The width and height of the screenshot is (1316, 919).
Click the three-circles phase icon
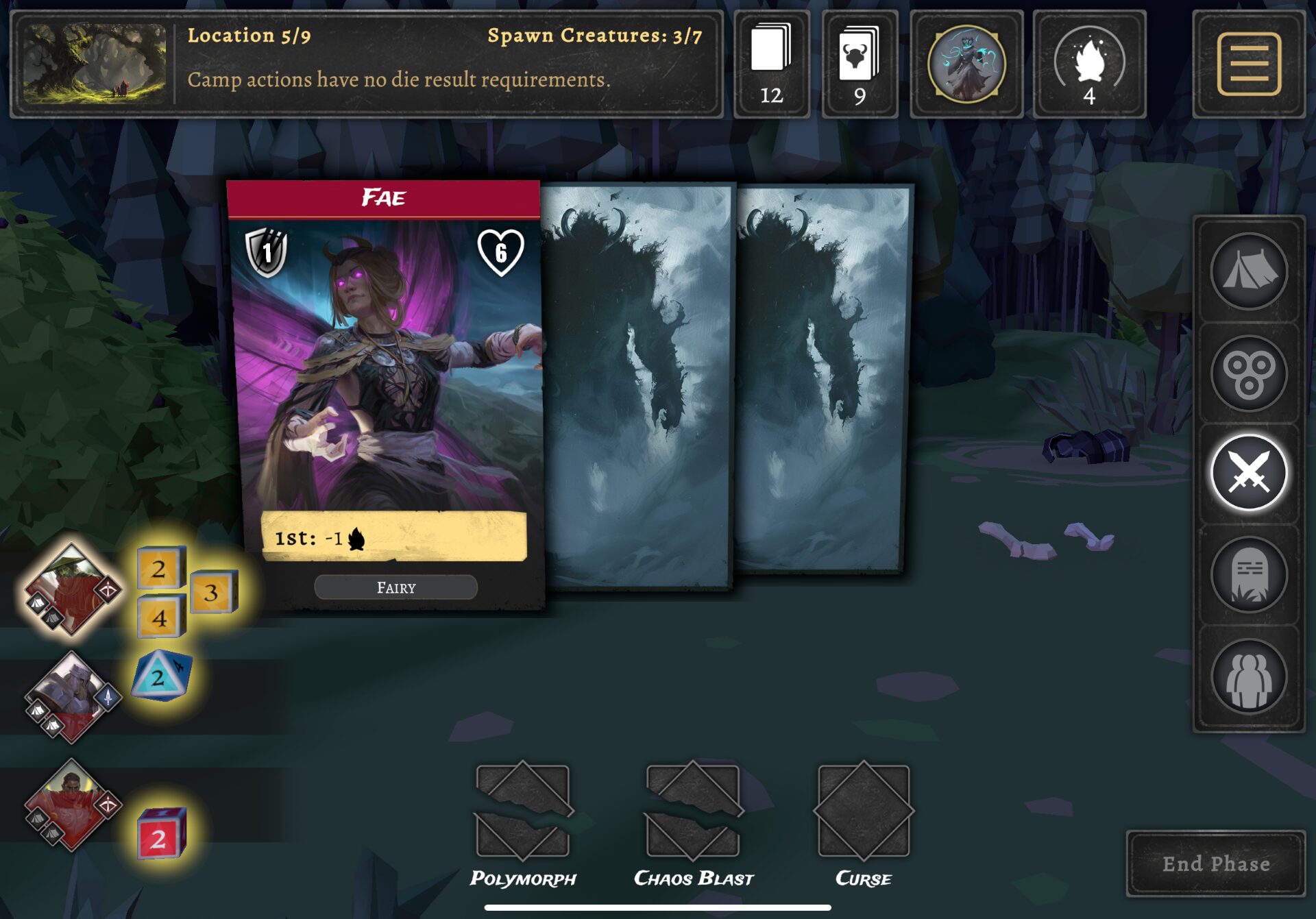[x=1248, y=373]
